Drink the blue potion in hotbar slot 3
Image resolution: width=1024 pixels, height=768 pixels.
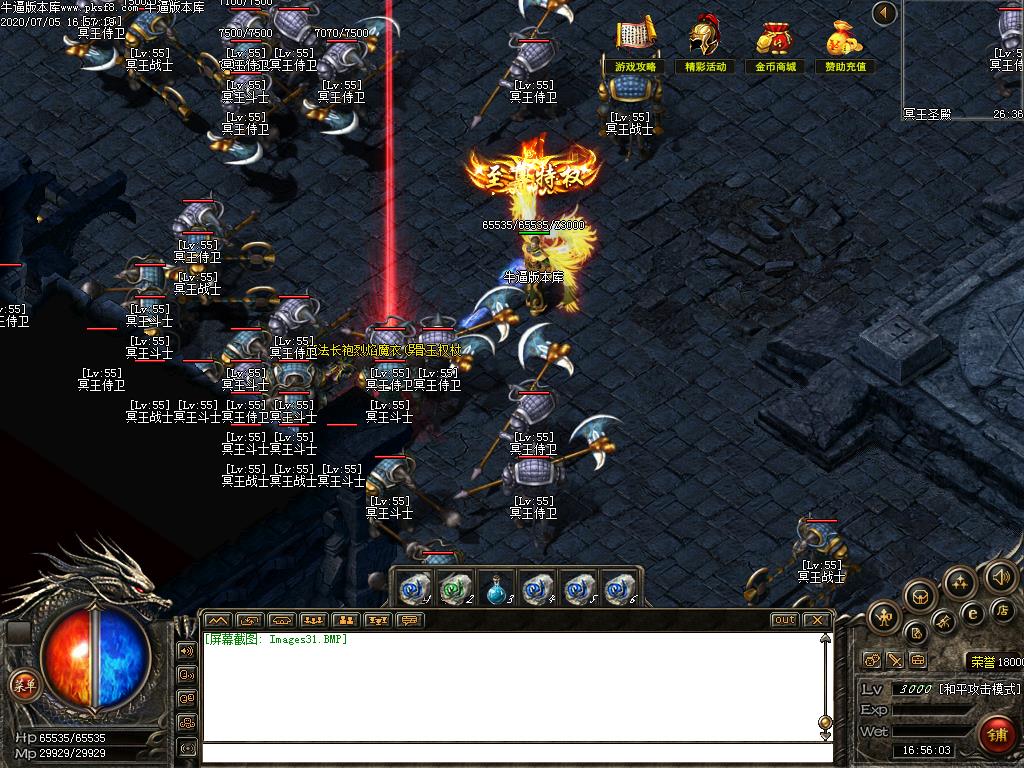[497, 589]
